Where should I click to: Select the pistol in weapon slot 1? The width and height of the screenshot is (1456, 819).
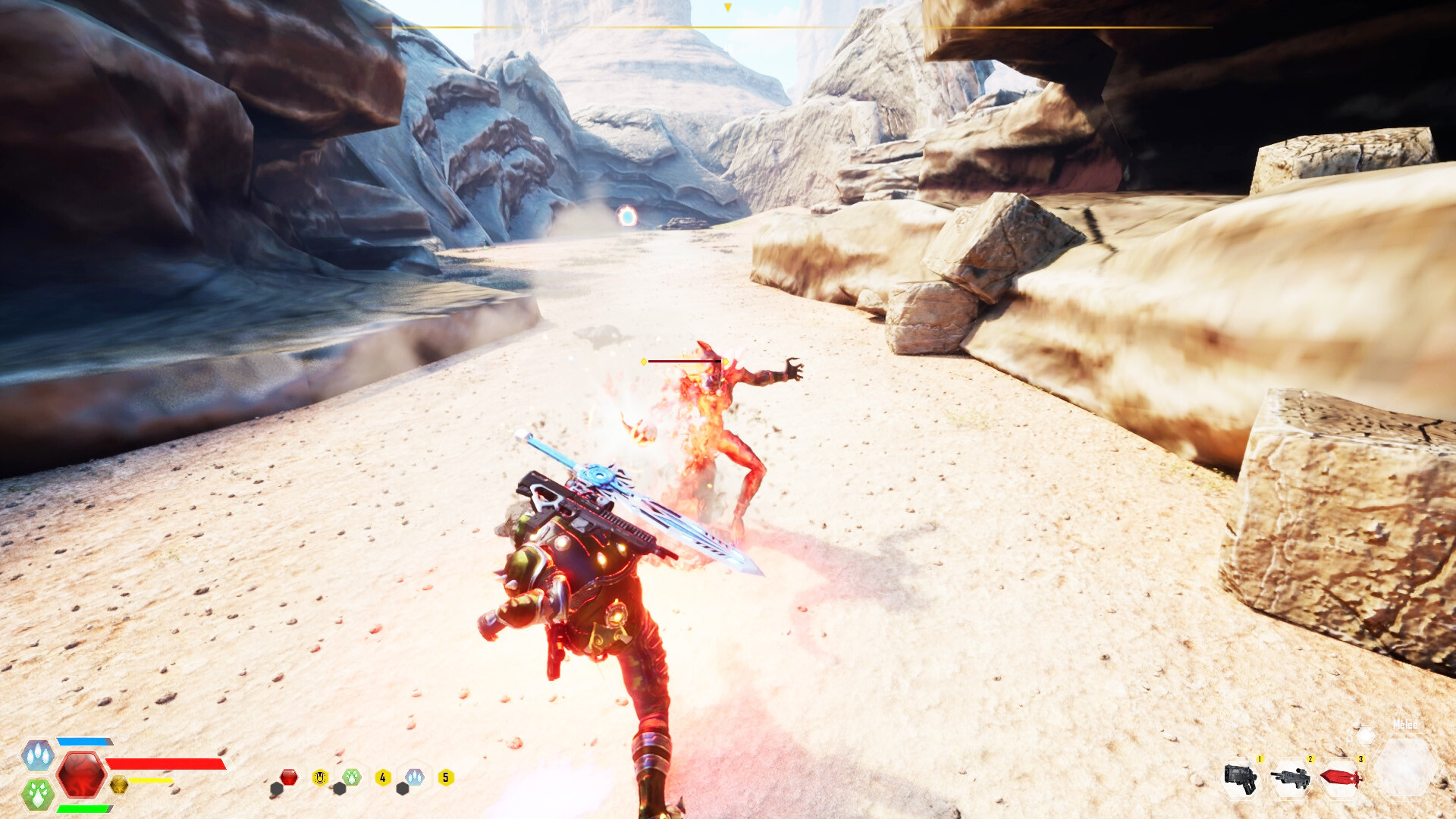tap(1240, 780)
